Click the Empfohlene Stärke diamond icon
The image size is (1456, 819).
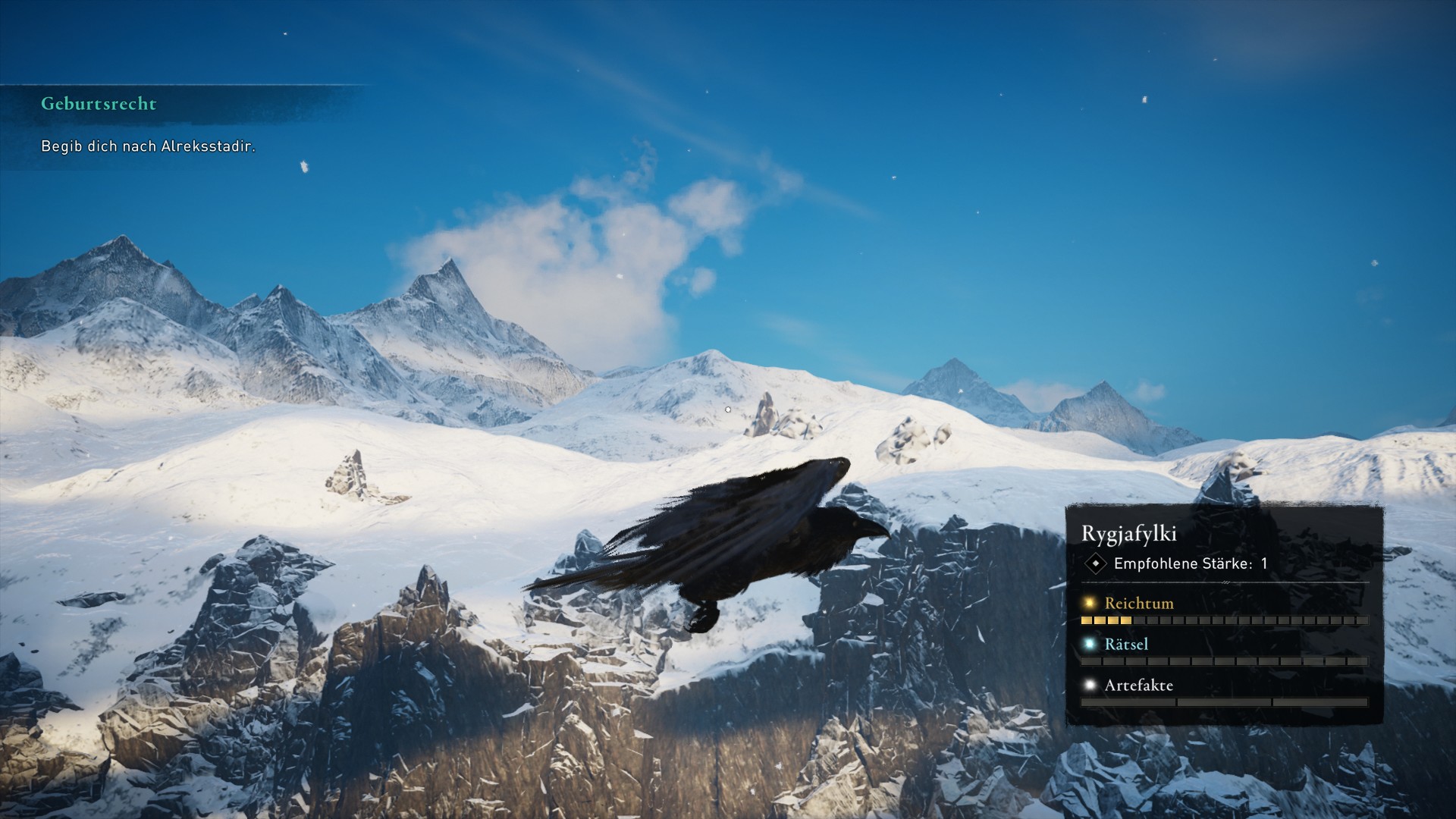point(1095,563)
